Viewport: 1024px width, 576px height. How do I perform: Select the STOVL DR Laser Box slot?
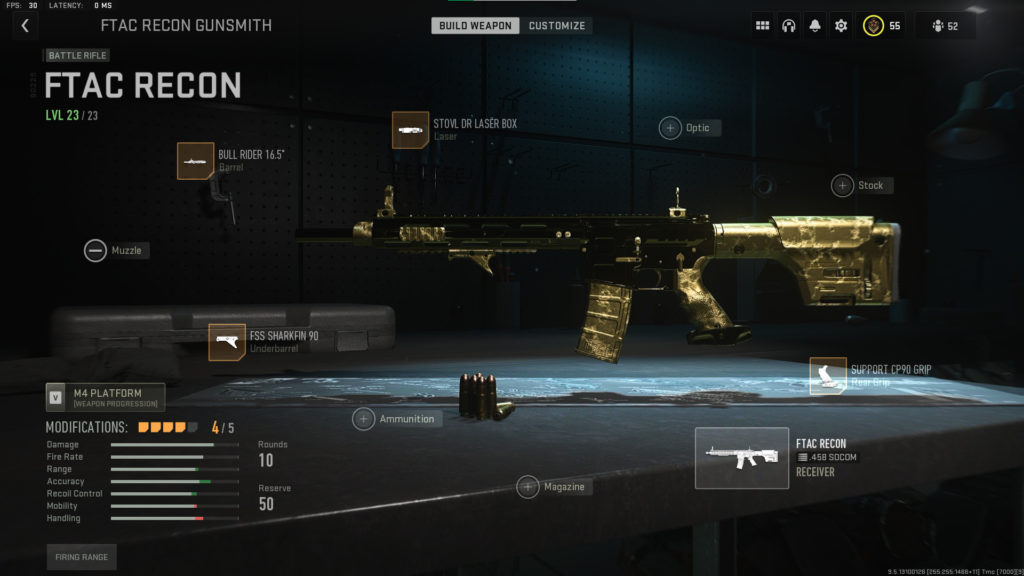pyautogui.click(x=411, y=130)
